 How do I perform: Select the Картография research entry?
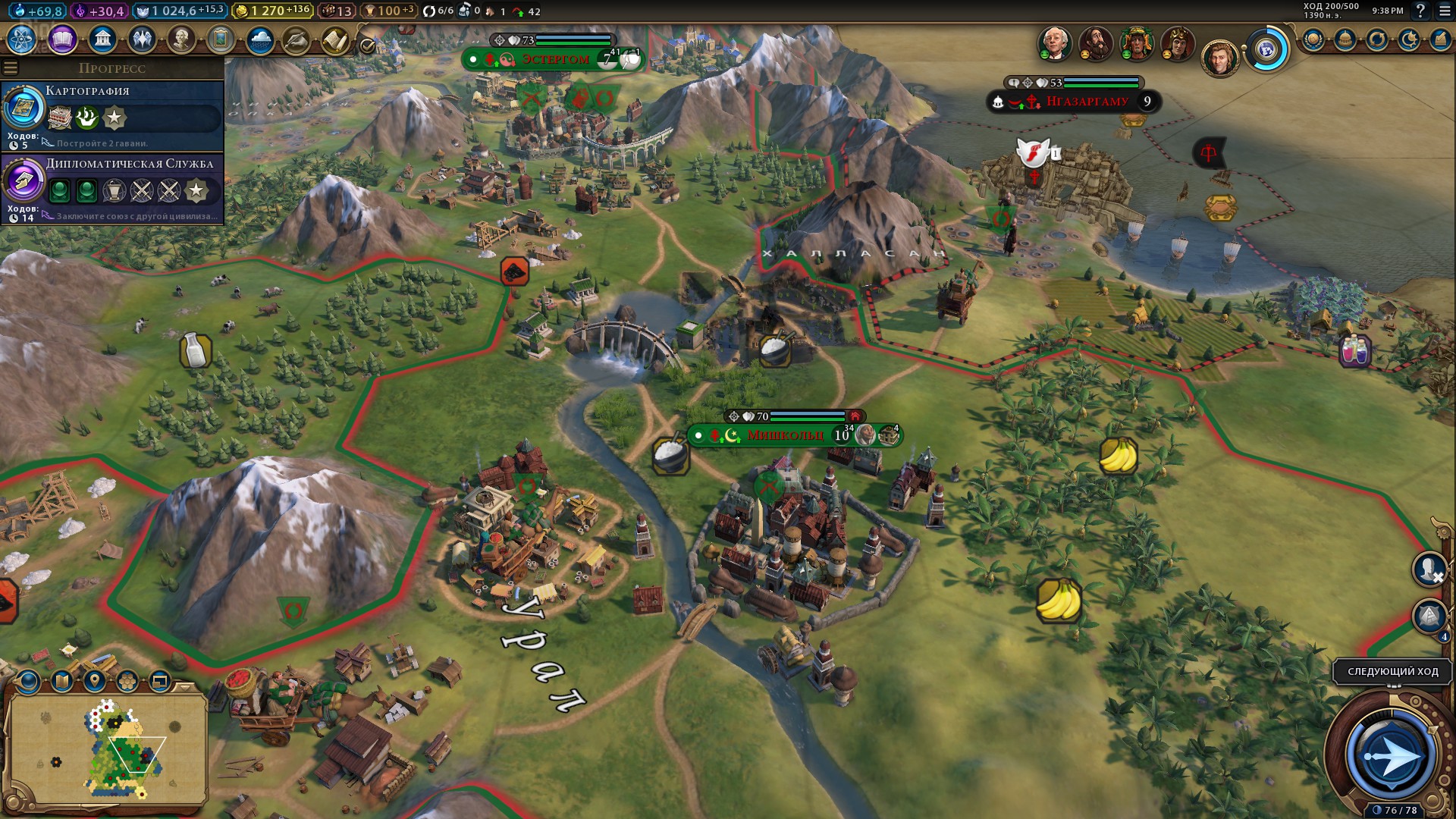click(112, 115)
